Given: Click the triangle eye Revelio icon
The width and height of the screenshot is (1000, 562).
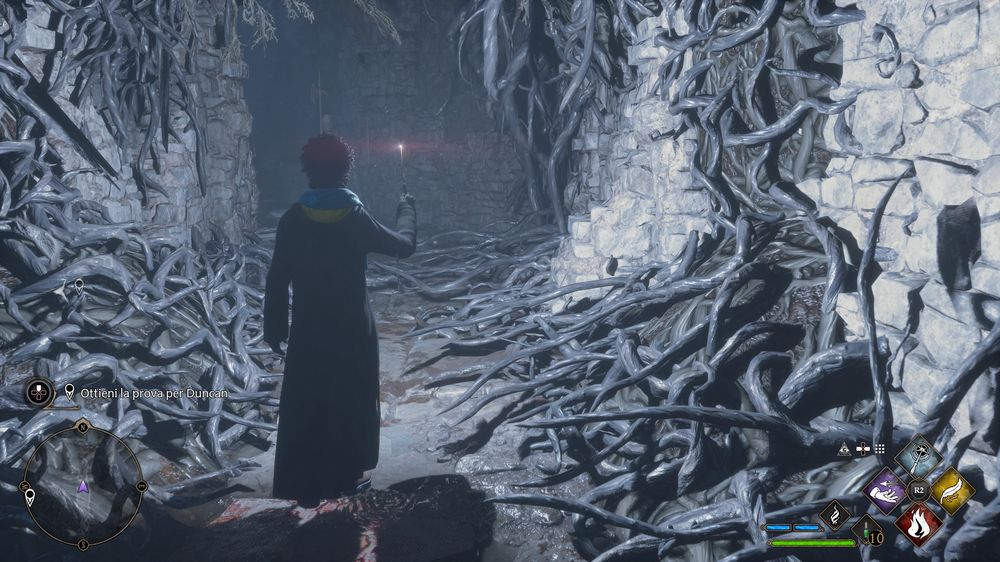Looking at the screenshot, I should coord(845,451).
